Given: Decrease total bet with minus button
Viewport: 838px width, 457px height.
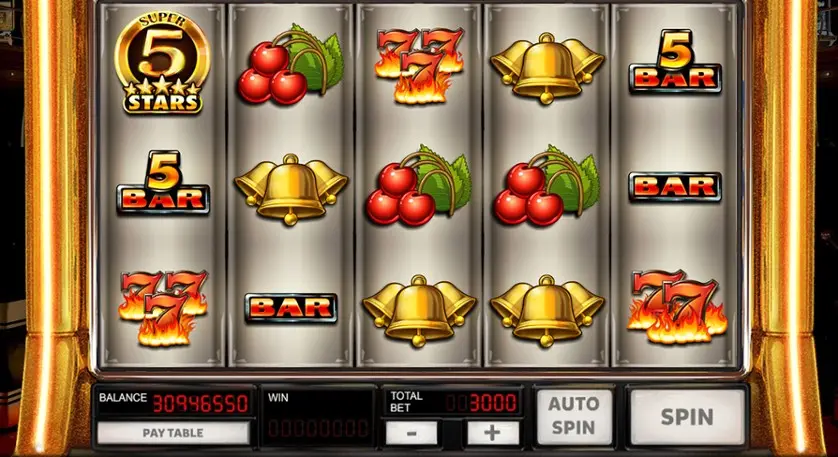Looking at the screenshot, I should 412,433.
